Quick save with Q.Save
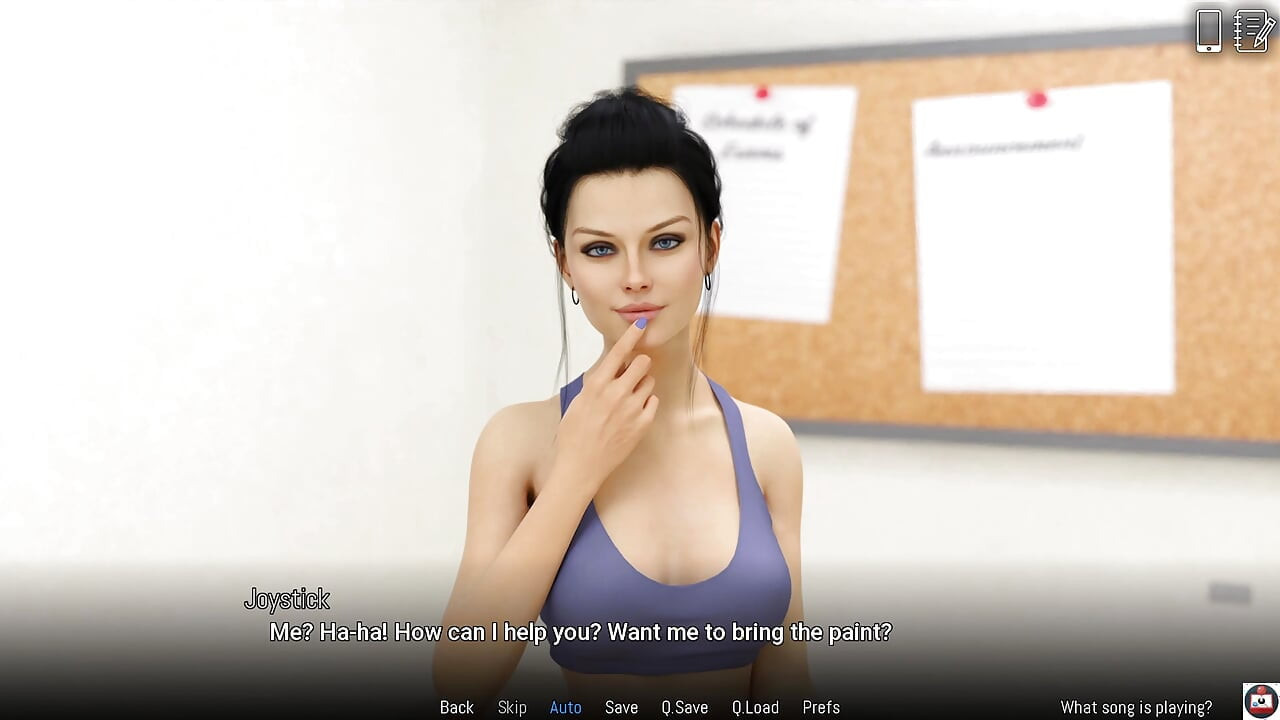This screenshot has height=720, width=1280. 684,707
